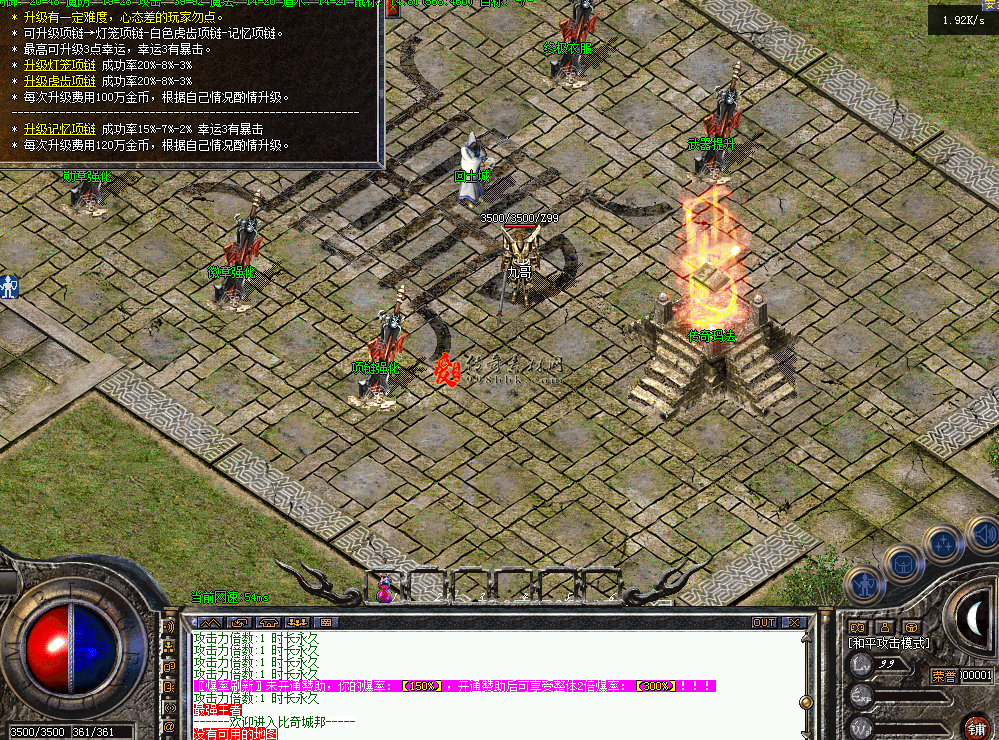Click the blue figure icon at left screen edge
999x740 pixels.
tap(10, 286)
